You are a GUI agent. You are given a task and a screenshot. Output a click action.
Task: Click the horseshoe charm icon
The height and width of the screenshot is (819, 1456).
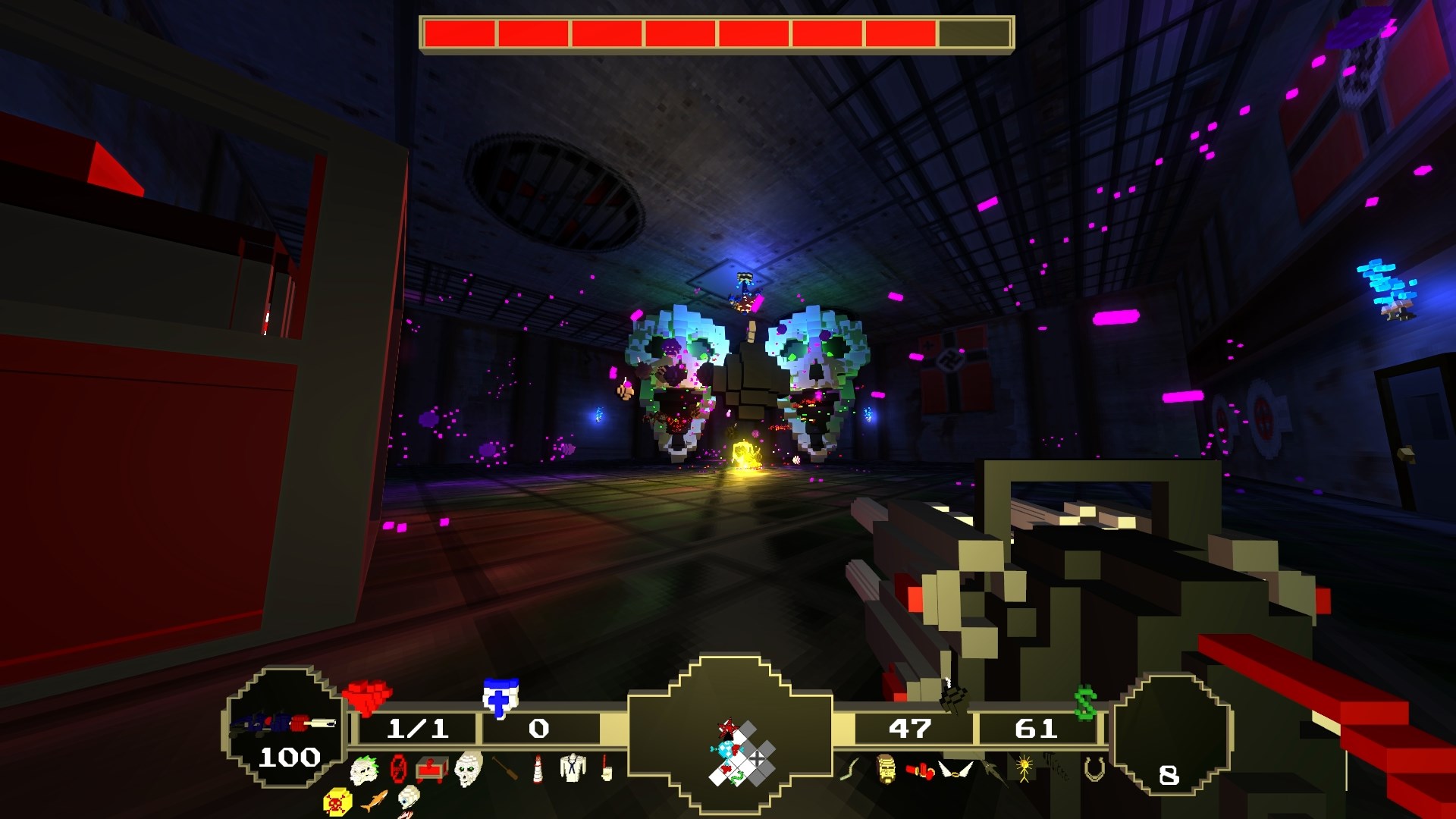click(1094, 770)
